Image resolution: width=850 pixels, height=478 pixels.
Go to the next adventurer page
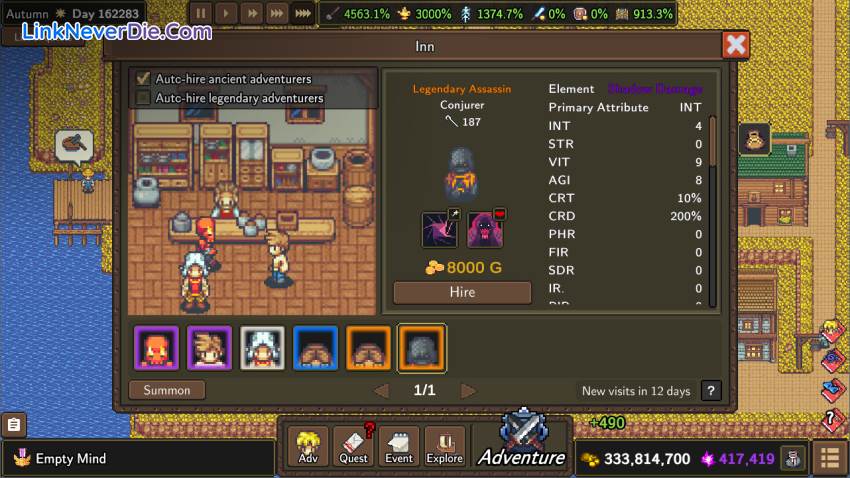pos(468,390)
